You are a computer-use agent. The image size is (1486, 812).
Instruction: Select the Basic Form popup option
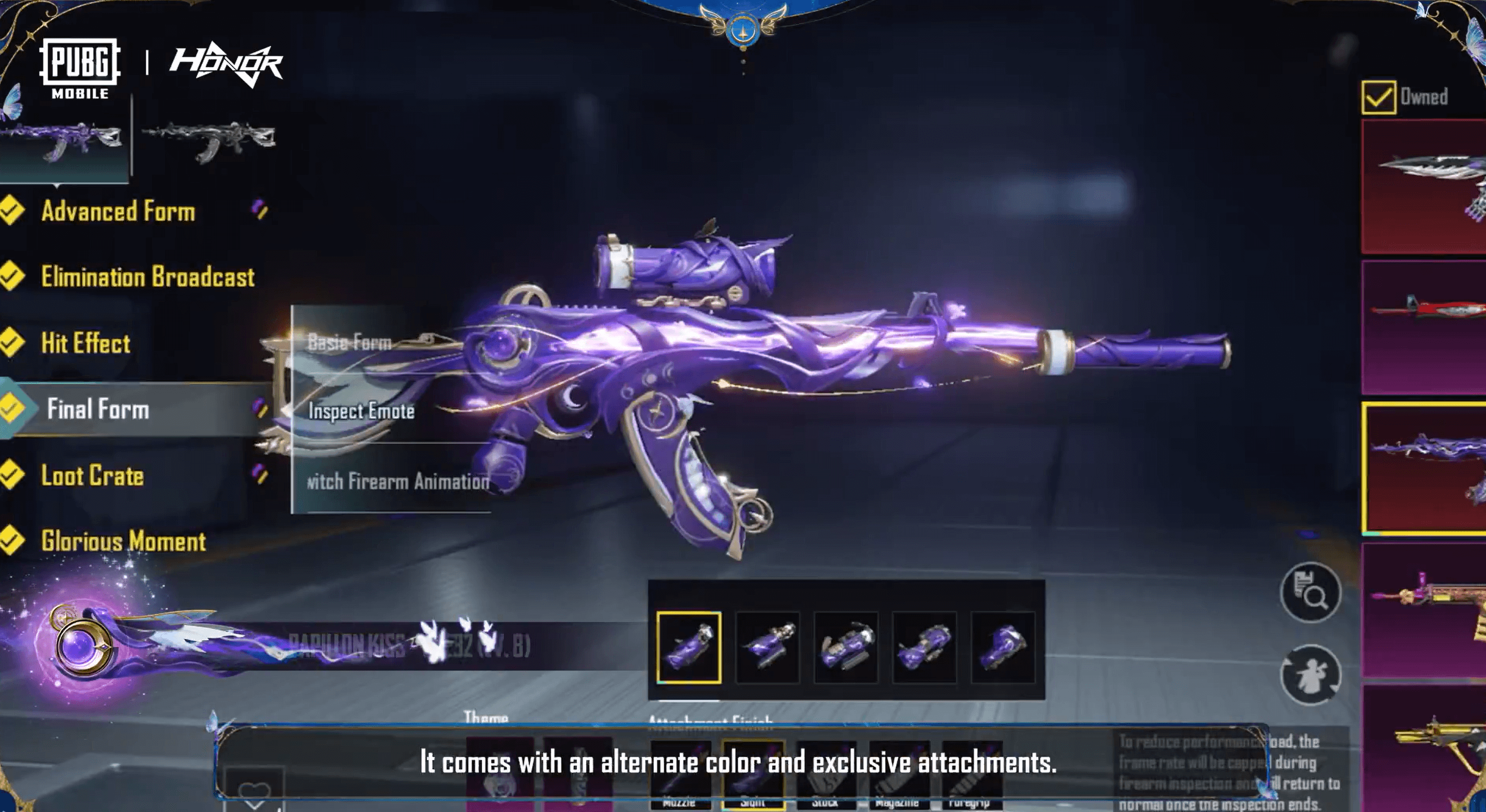pos(349,342)
